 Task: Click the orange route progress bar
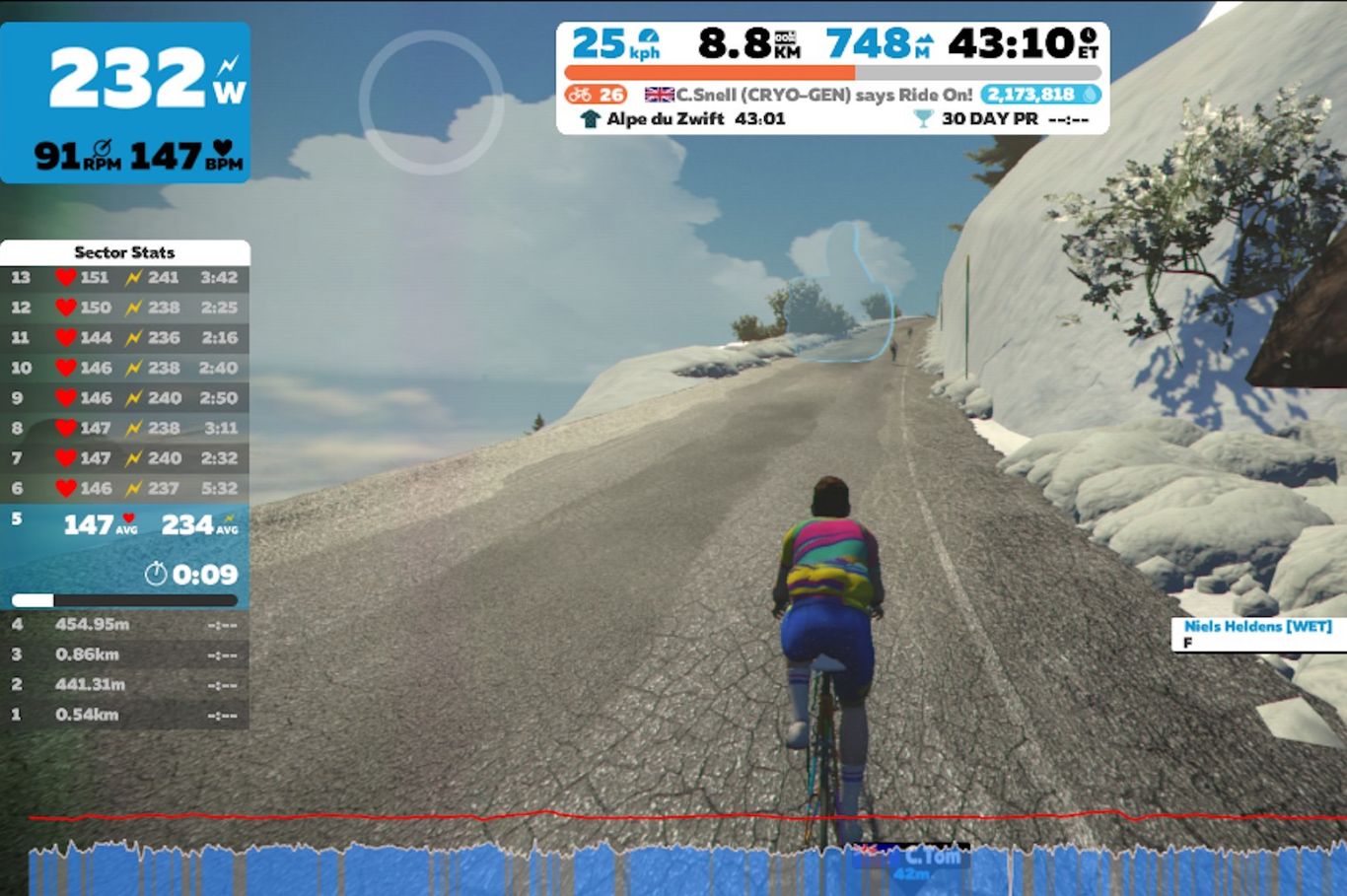pyautogui.click(x=708, y=70)
